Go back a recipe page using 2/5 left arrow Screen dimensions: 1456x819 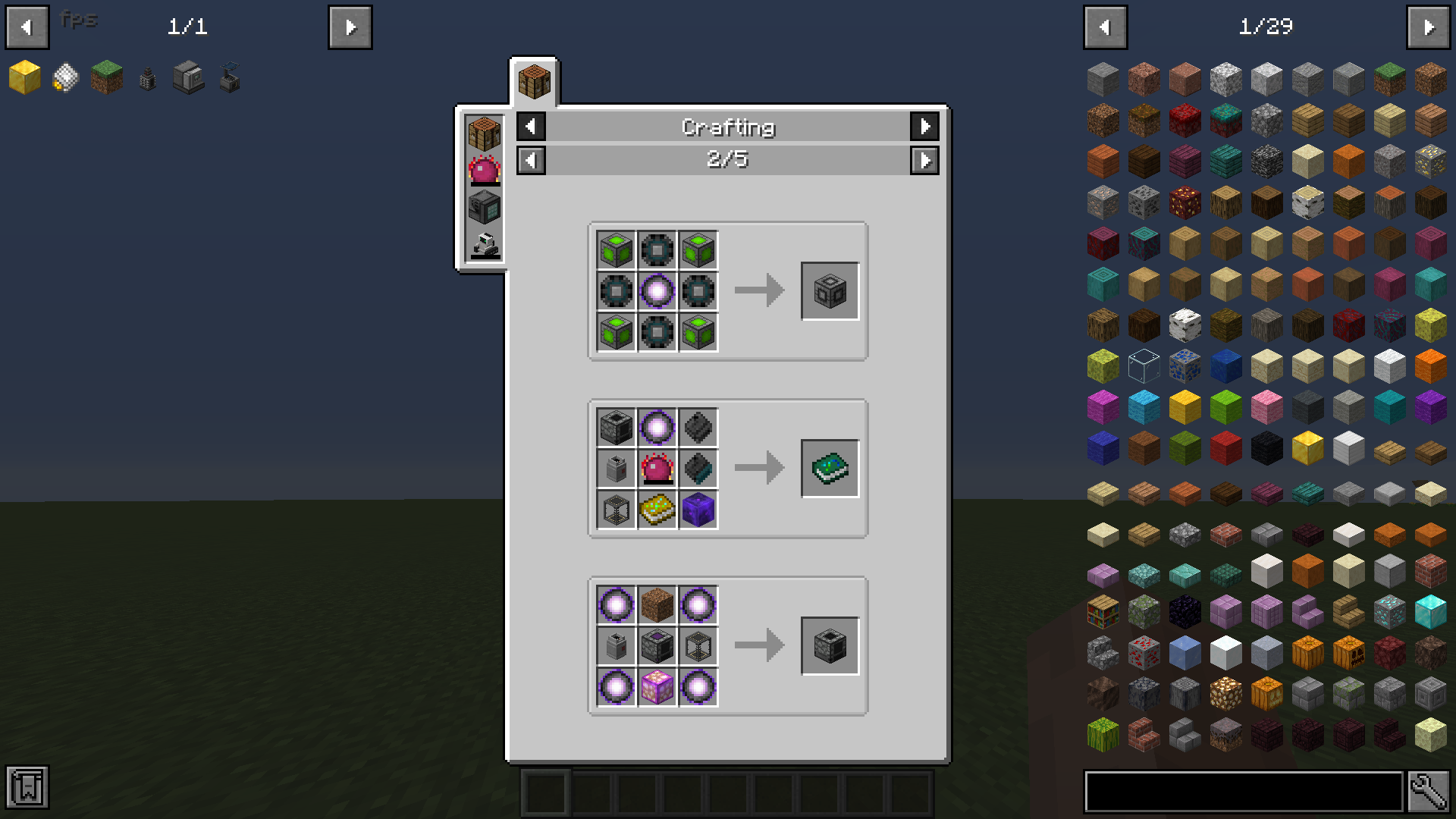pos(531,160)
